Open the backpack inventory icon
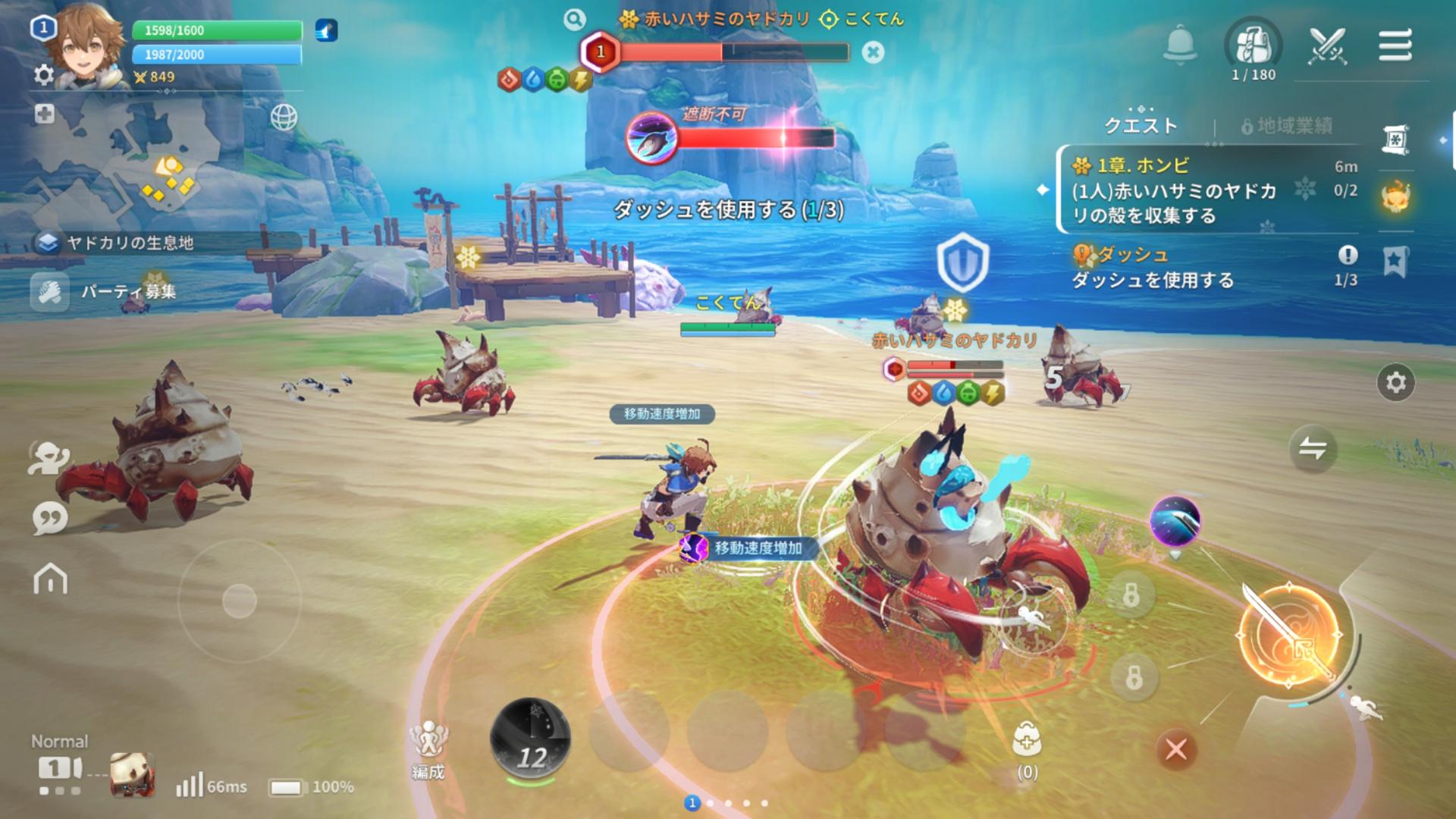 1253,45
